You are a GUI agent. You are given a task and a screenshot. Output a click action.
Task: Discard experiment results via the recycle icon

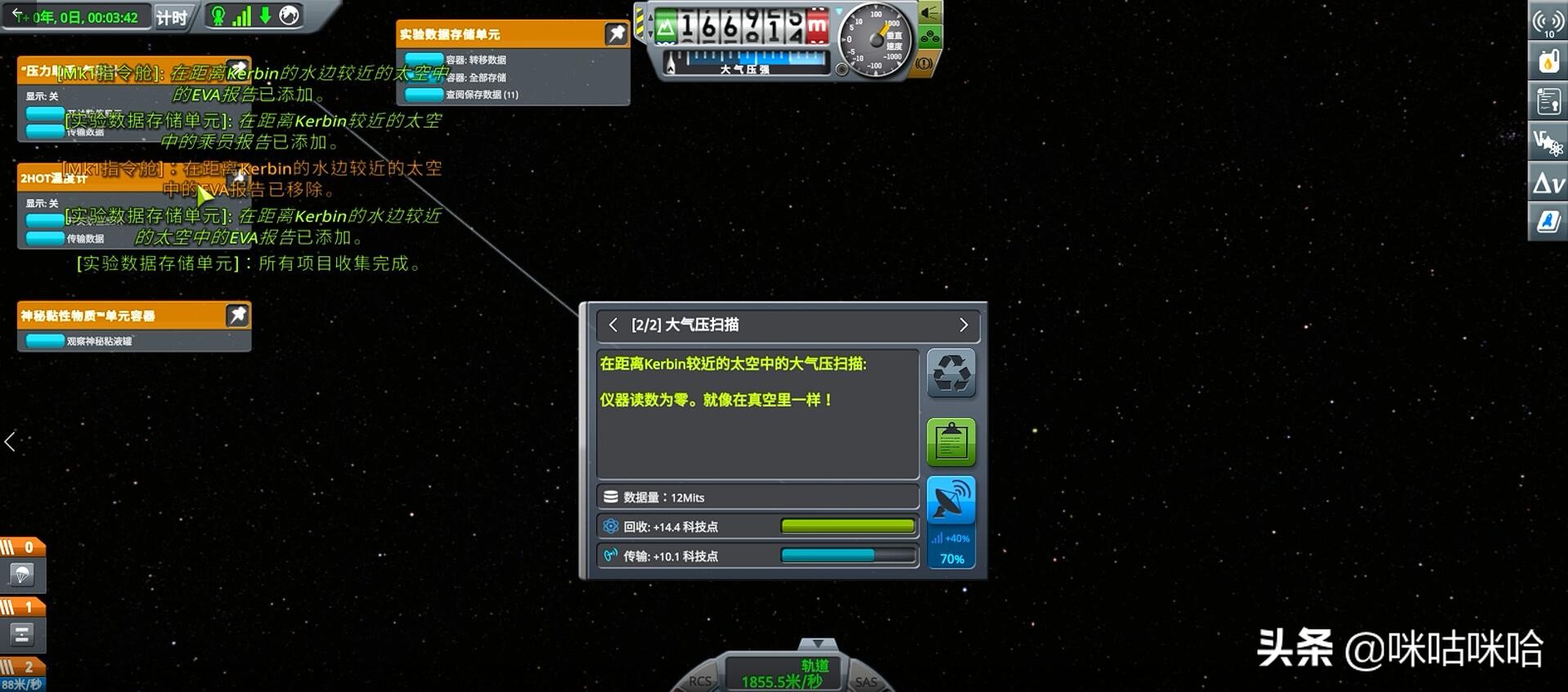pyautogui.click(x=950, y=373)
